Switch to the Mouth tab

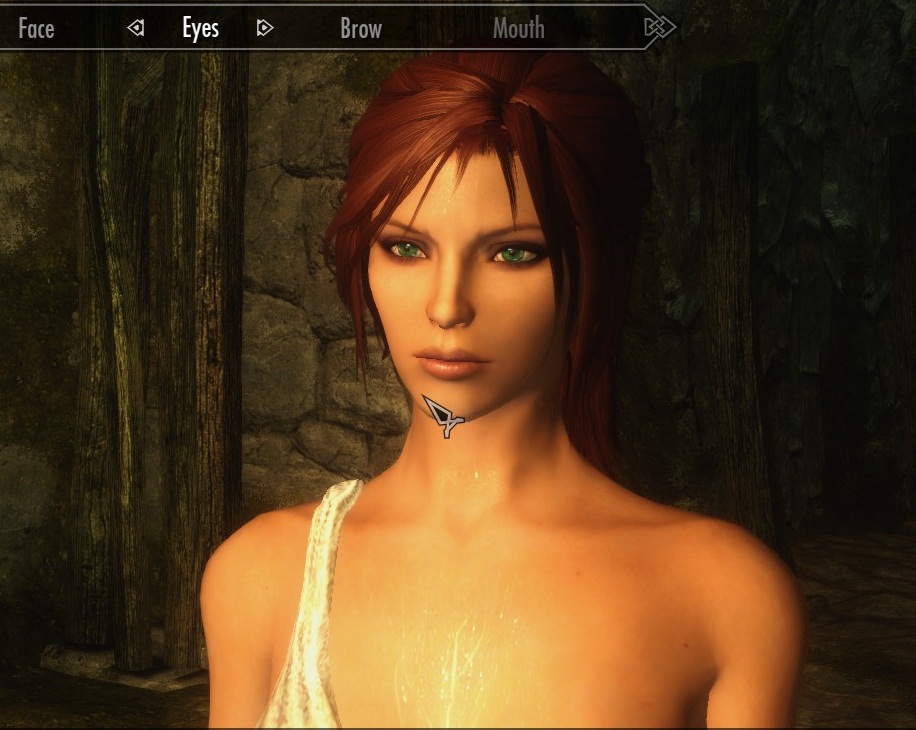point(518,29)
